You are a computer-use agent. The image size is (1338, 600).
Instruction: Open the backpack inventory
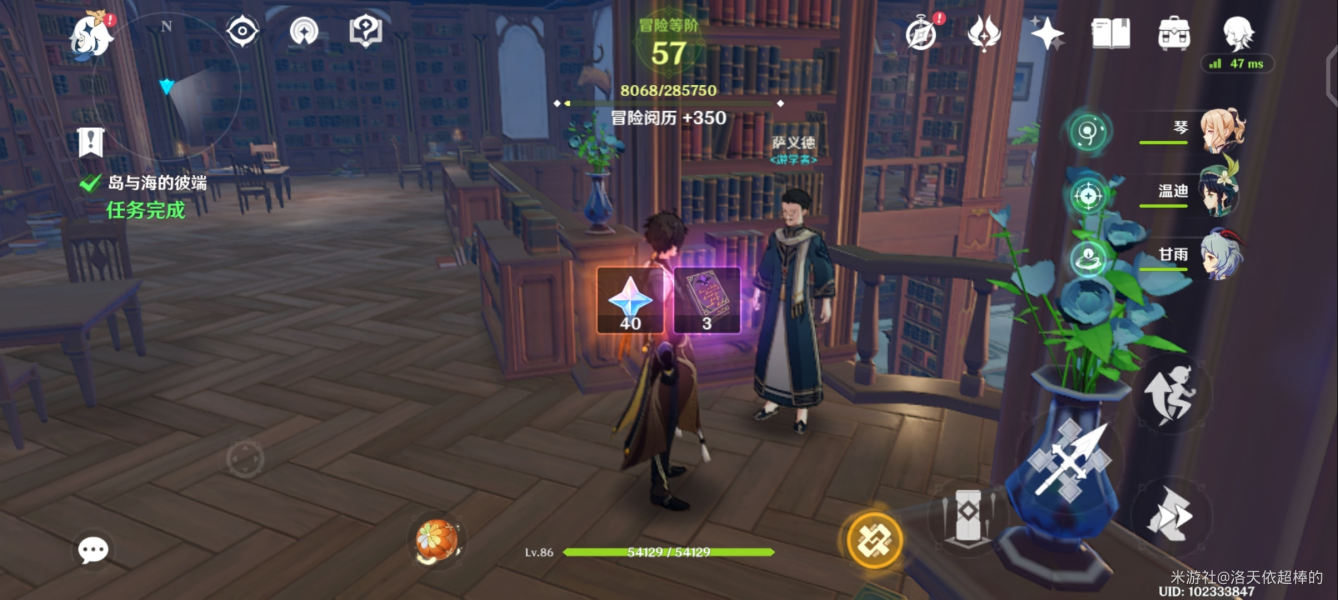(1174, 34)
